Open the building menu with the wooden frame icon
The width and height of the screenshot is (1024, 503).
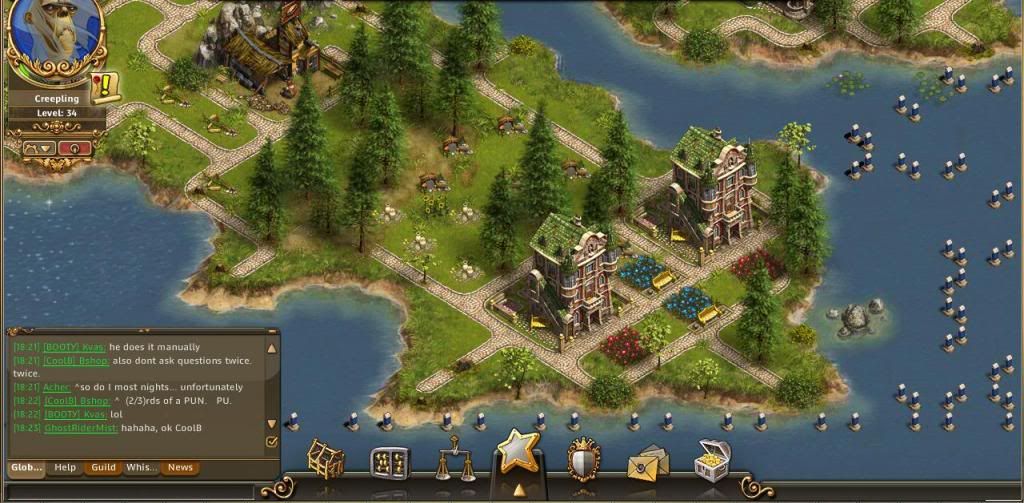(324, 460)
